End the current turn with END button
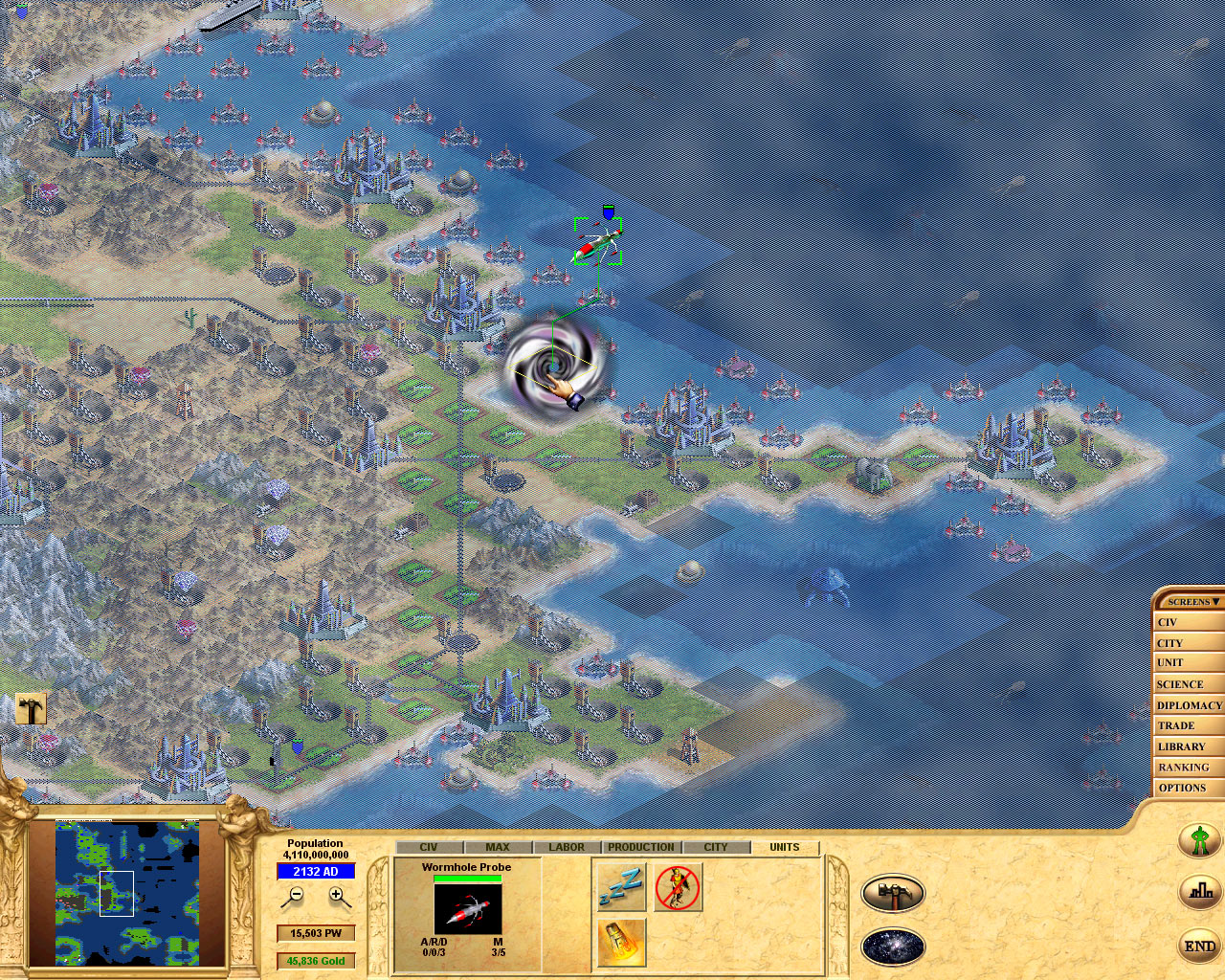Screen dimensions: 1225x980 (x=1199, y=946)
